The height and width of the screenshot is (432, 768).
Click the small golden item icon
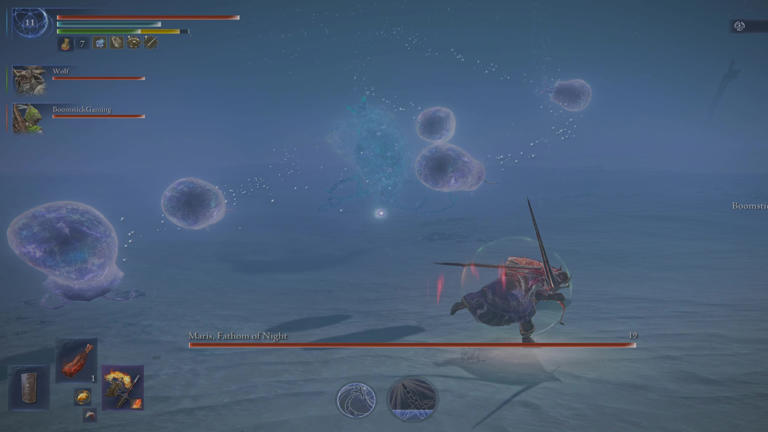[83, 396]
